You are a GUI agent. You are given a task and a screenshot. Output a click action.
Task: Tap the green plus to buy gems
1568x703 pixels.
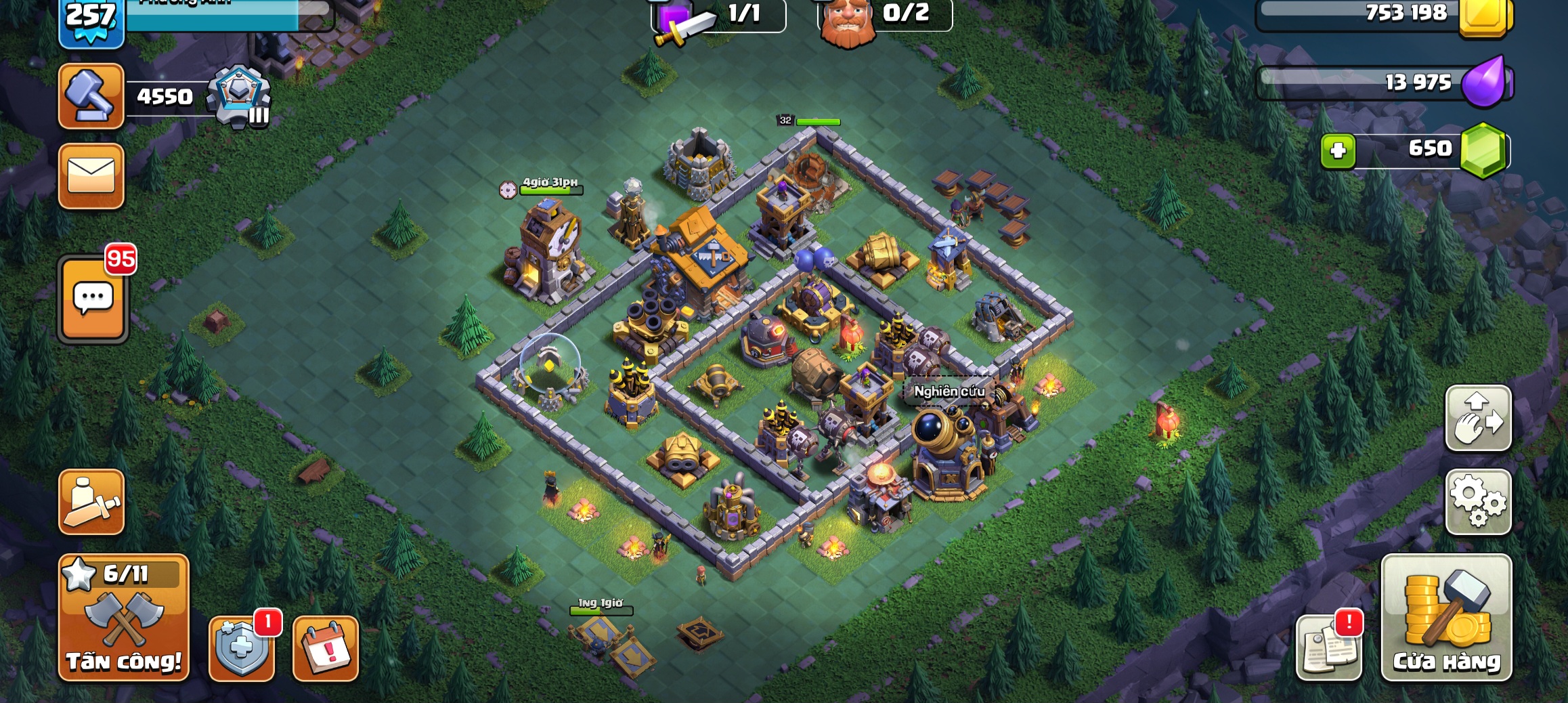coord(1338,150)
